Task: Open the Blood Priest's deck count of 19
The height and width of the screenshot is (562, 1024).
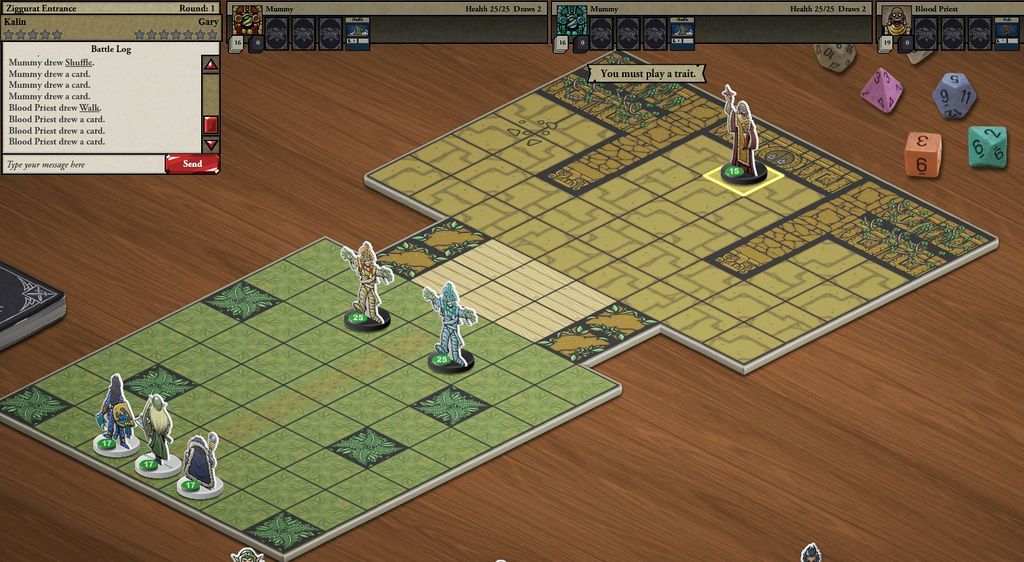Action: [x=887, y=43]
